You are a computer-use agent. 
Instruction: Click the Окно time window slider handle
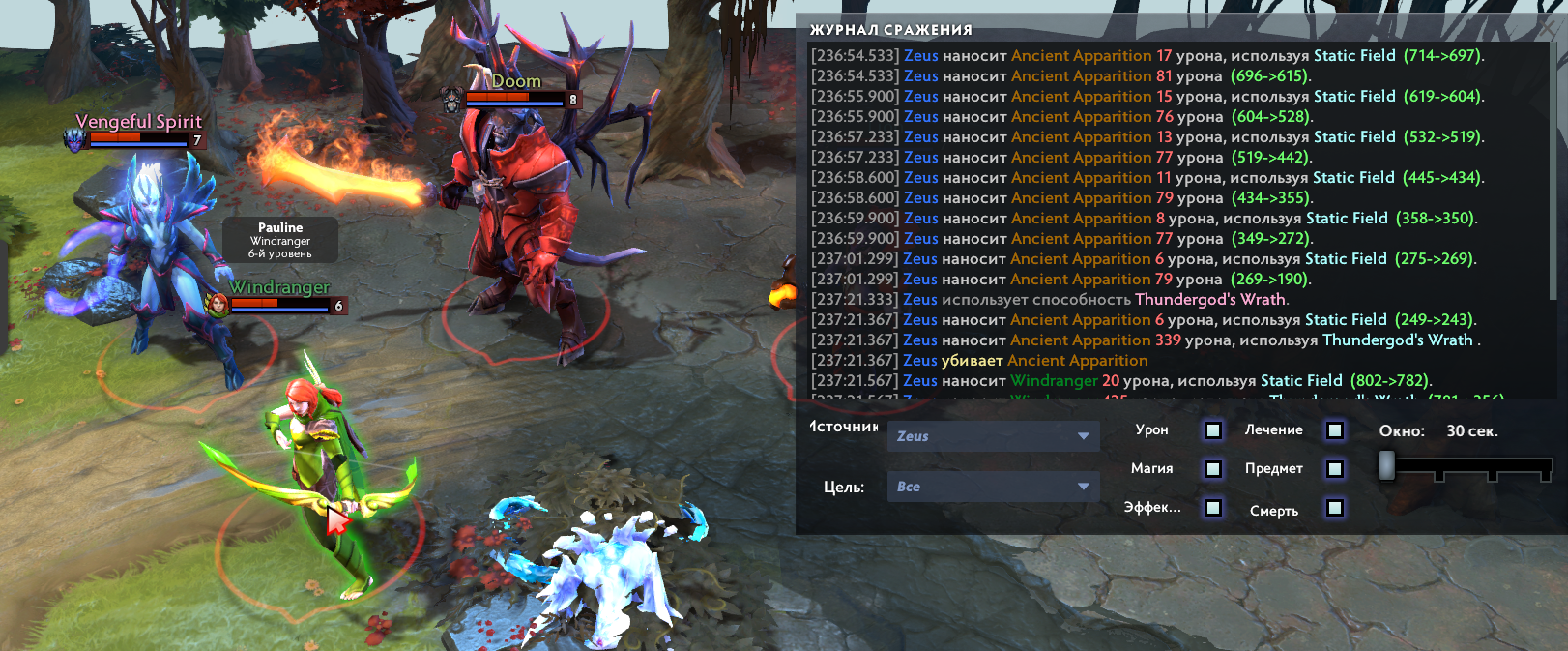pyautogui.click(x=1387, y=465)
